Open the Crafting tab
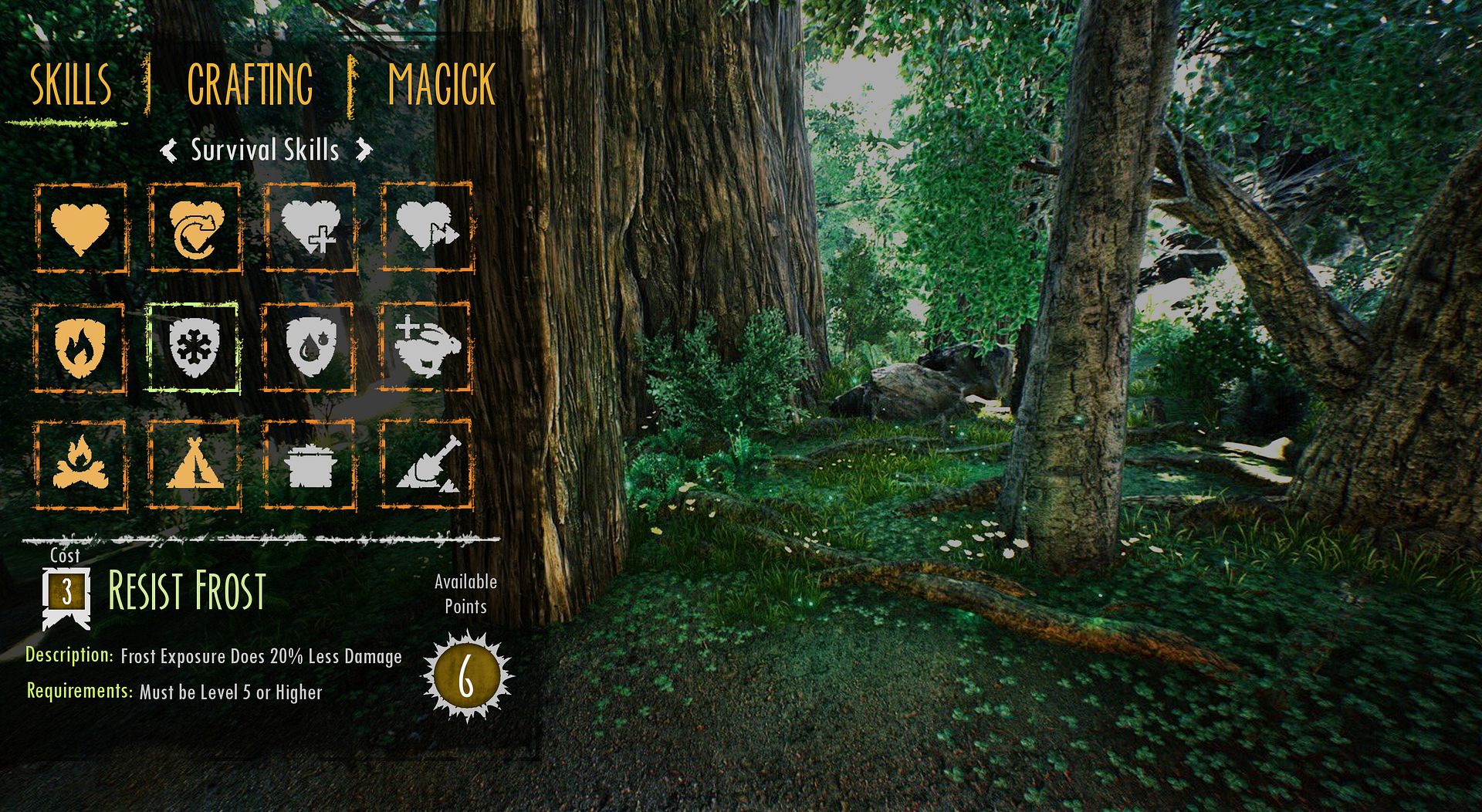The width and height of the screenshot is (1482, 812). pos(250,85)
